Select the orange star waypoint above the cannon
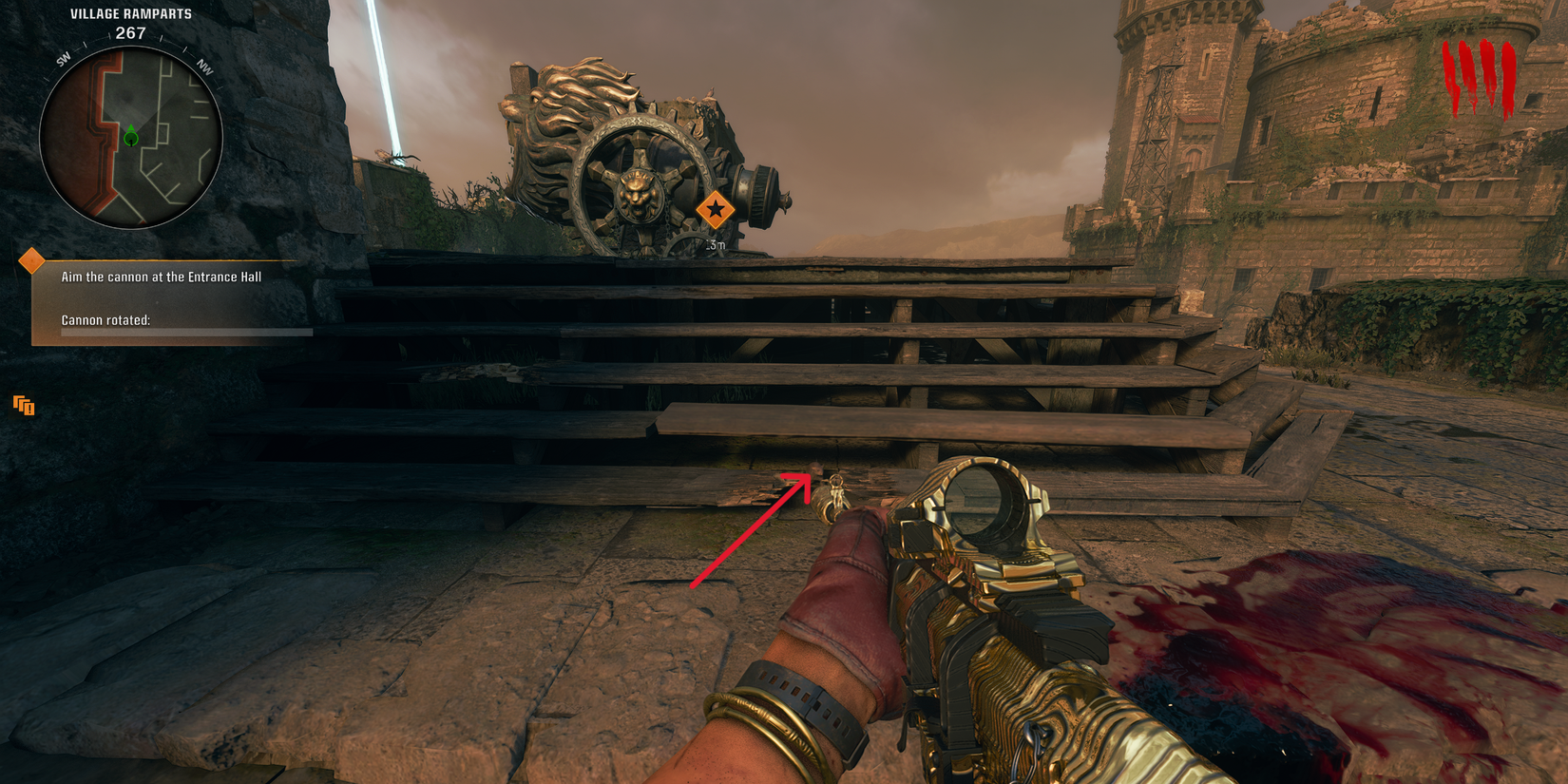 point(717,208)
